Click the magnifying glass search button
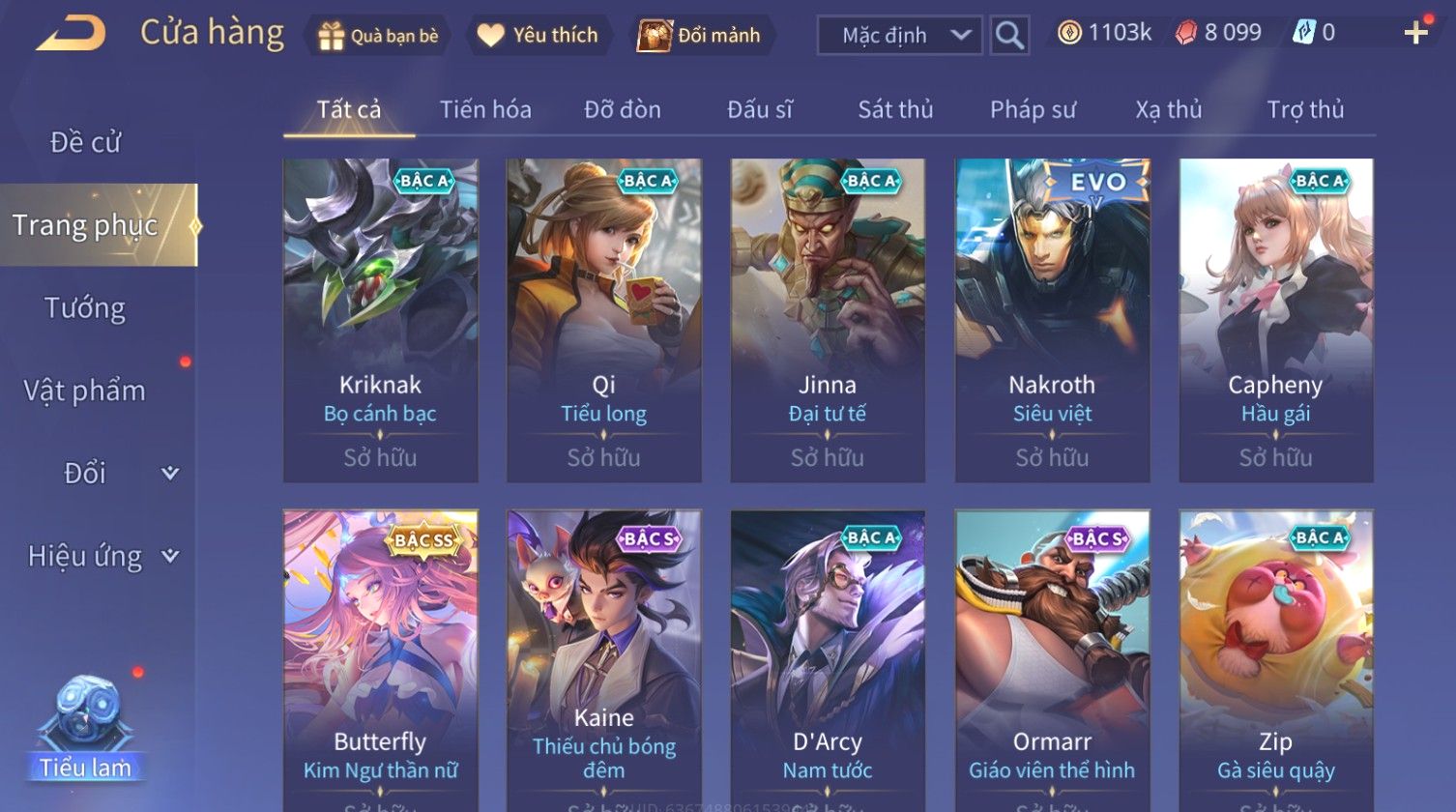 (1009, 36)
